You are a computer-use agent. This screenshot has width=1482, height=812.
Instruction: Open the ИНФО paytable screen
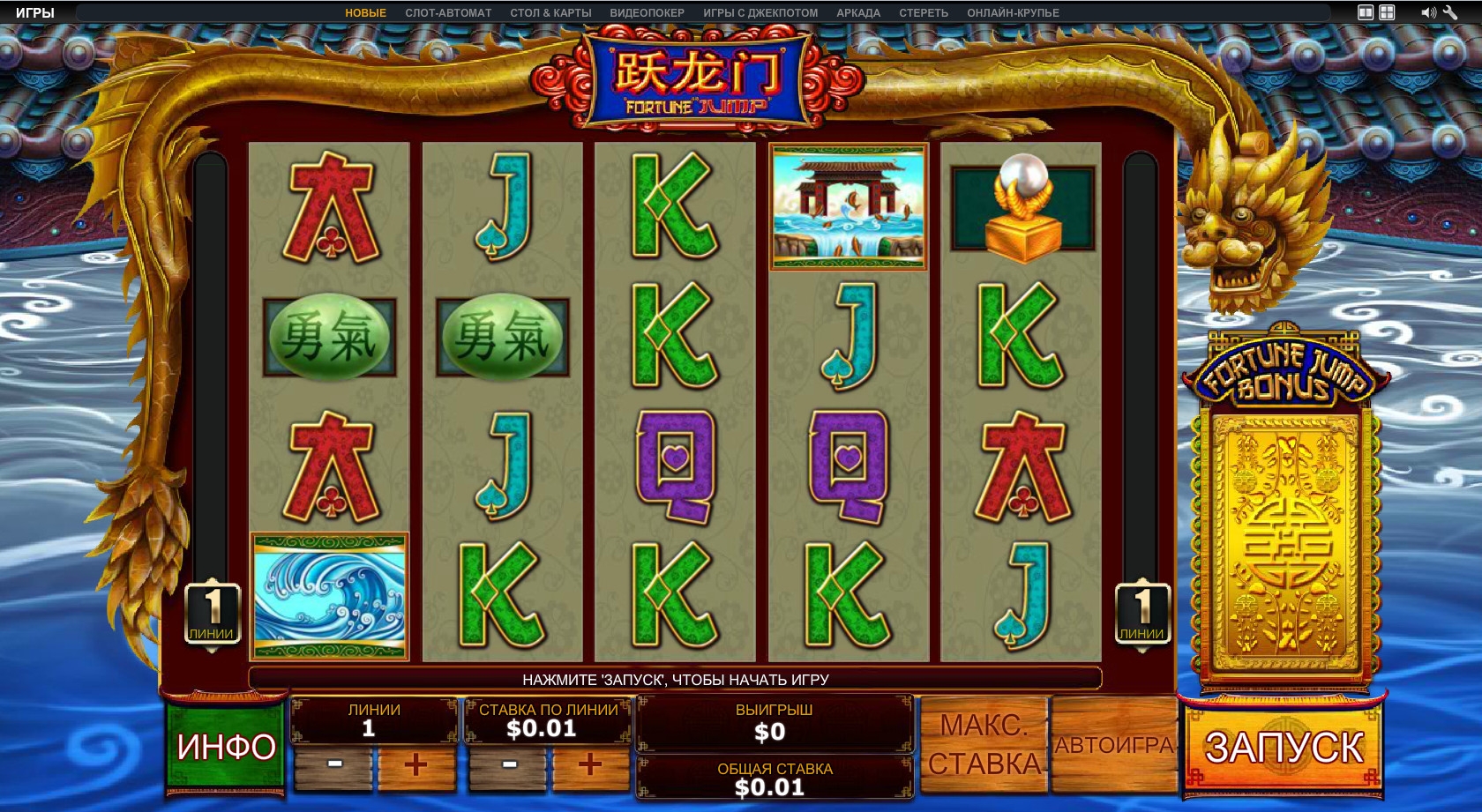click(226, 747)
